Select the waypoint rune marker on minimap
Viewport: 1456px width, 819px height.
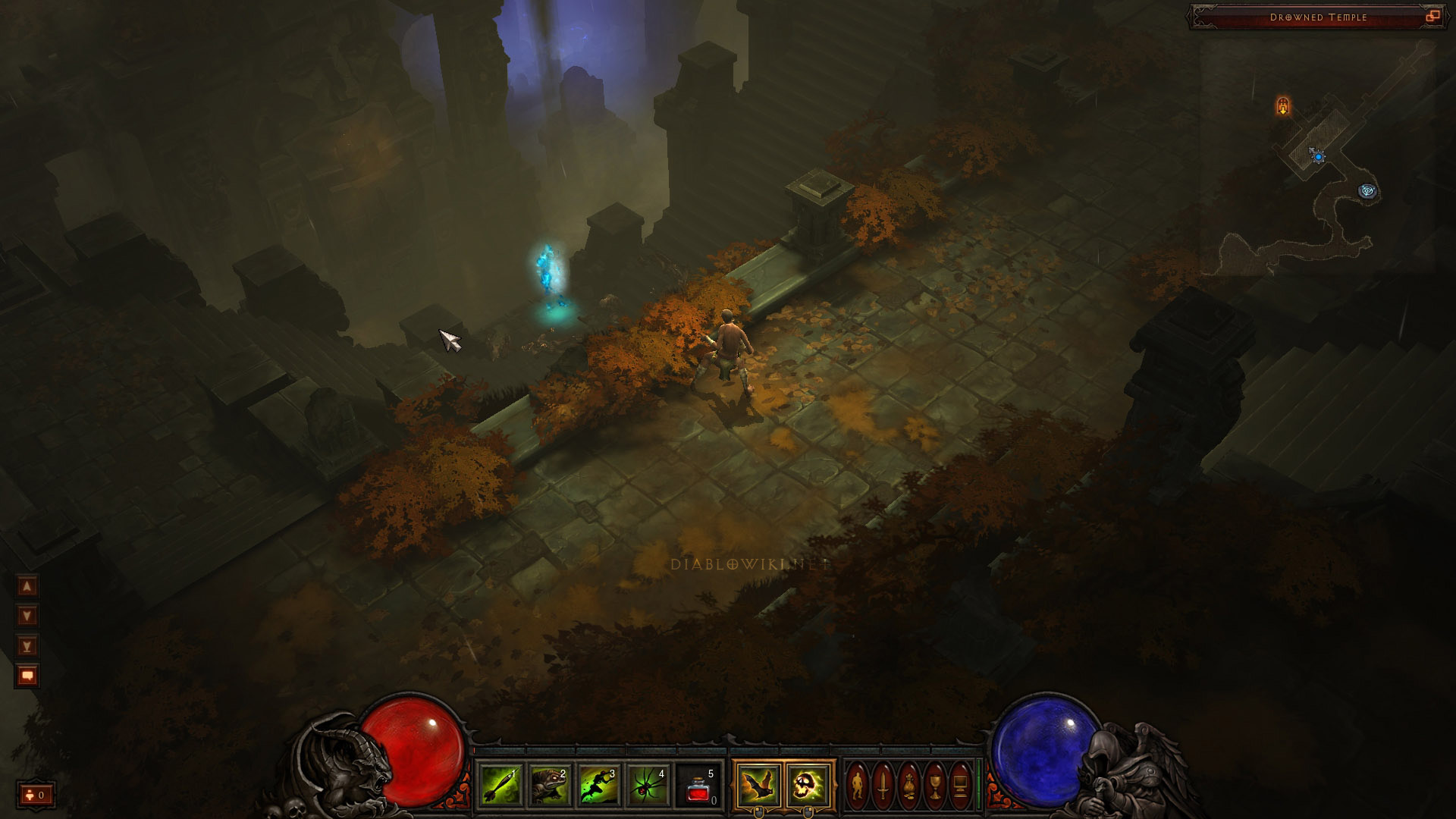(x=1368, y=191)
